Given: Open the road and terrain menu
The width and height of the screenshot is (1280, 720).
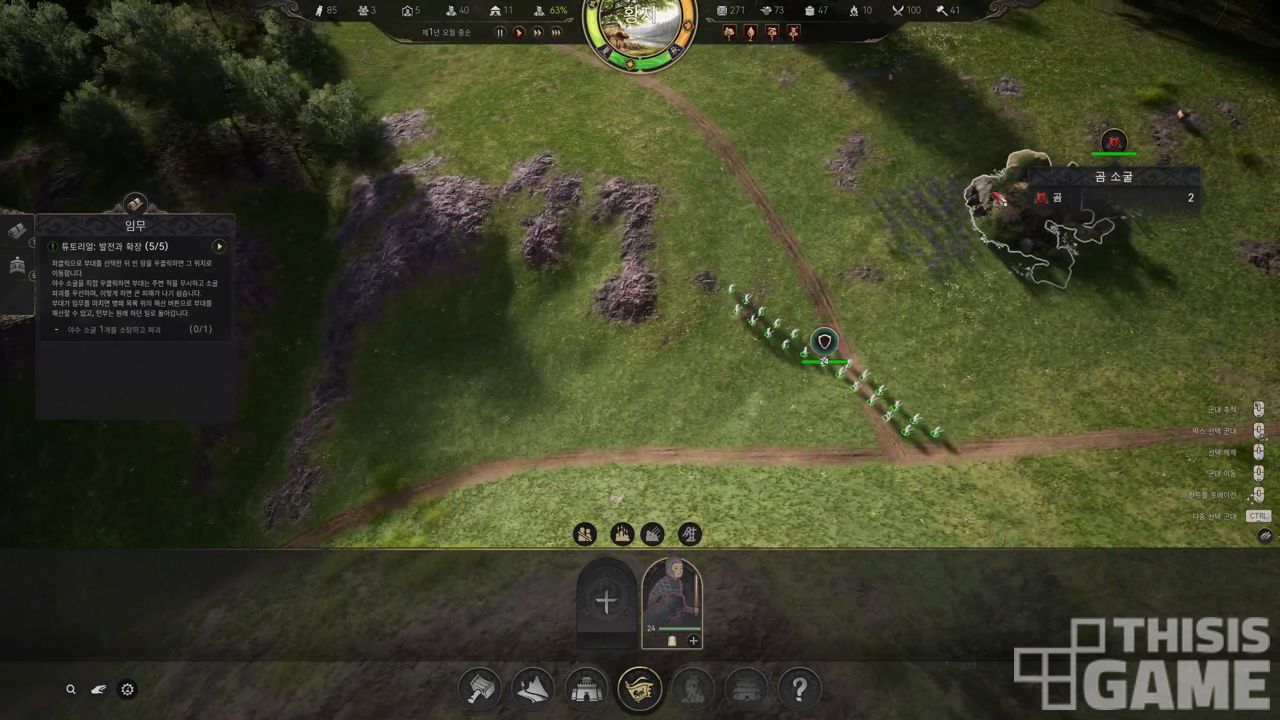Looking at the screenshot, I should tap(533, 689).
